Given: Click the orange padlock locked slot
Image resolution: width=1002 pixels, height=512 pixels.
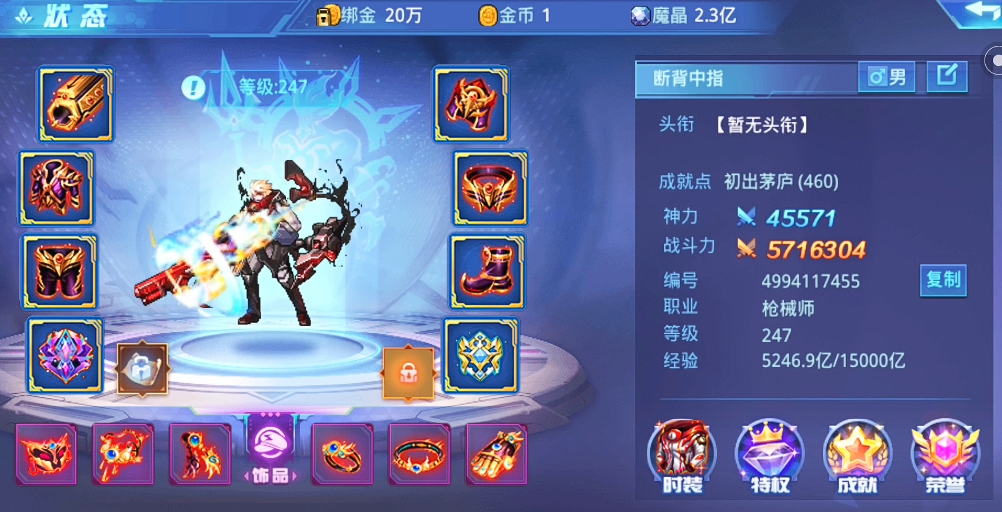Looking at the screenshot, I should coord(408,373).
